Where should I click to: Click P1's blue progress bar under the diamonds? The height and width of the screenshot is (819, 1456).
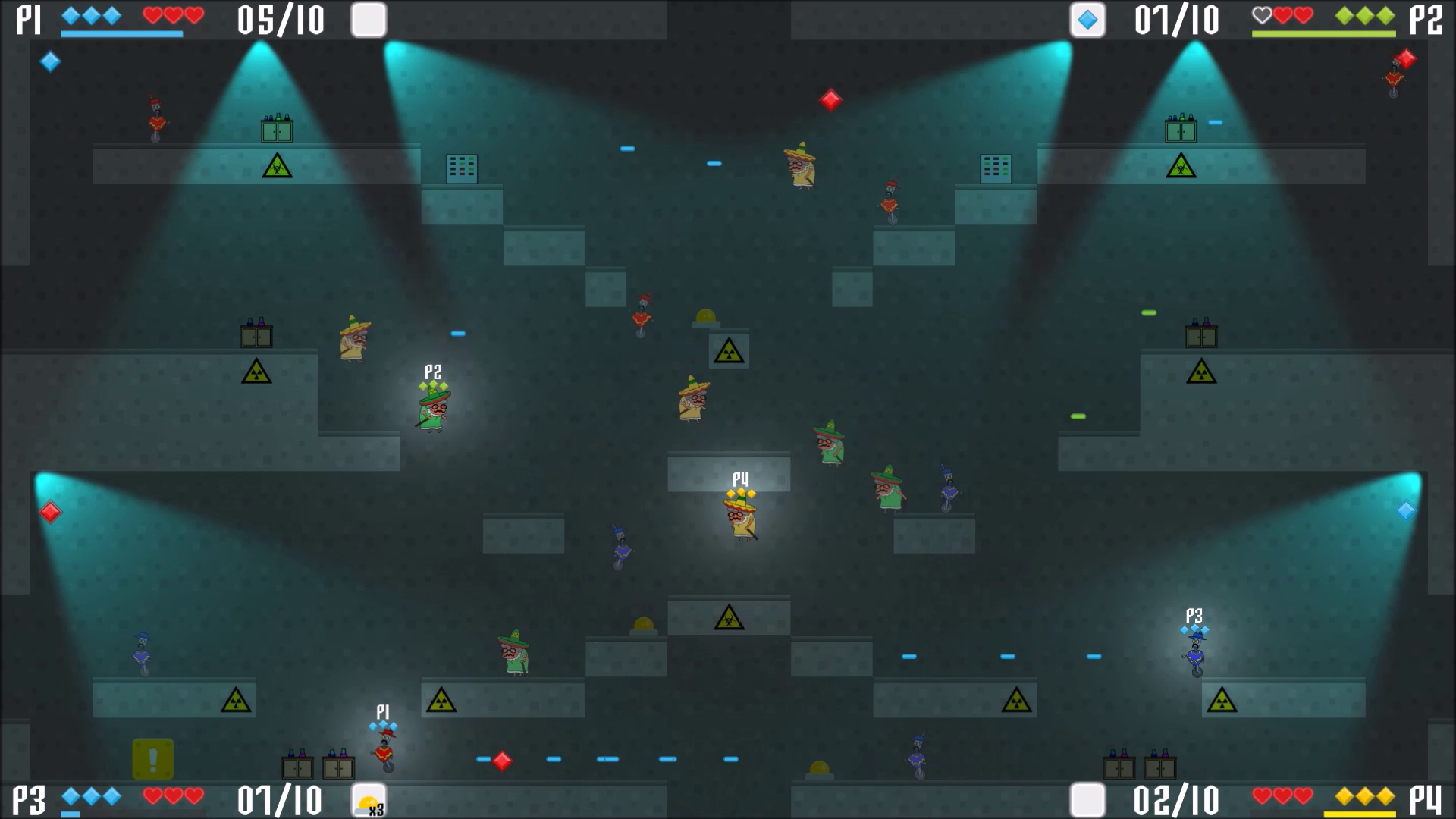121,34
